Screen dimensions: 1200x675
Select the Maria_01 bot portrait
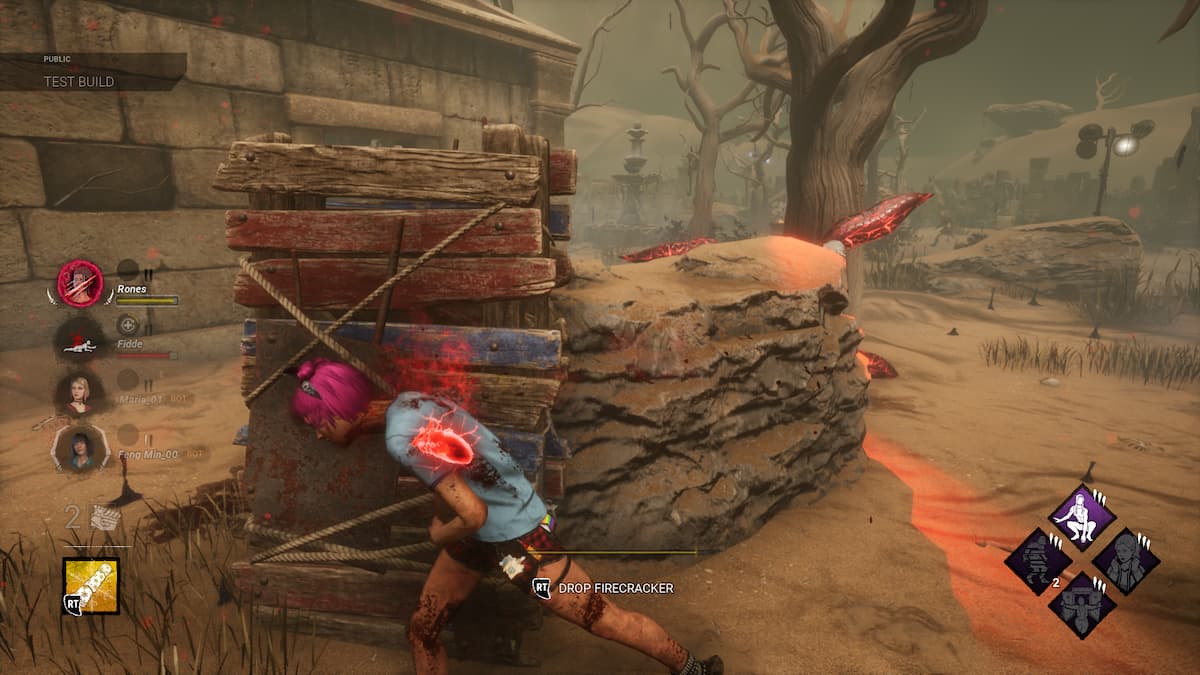tap(79, 393)
